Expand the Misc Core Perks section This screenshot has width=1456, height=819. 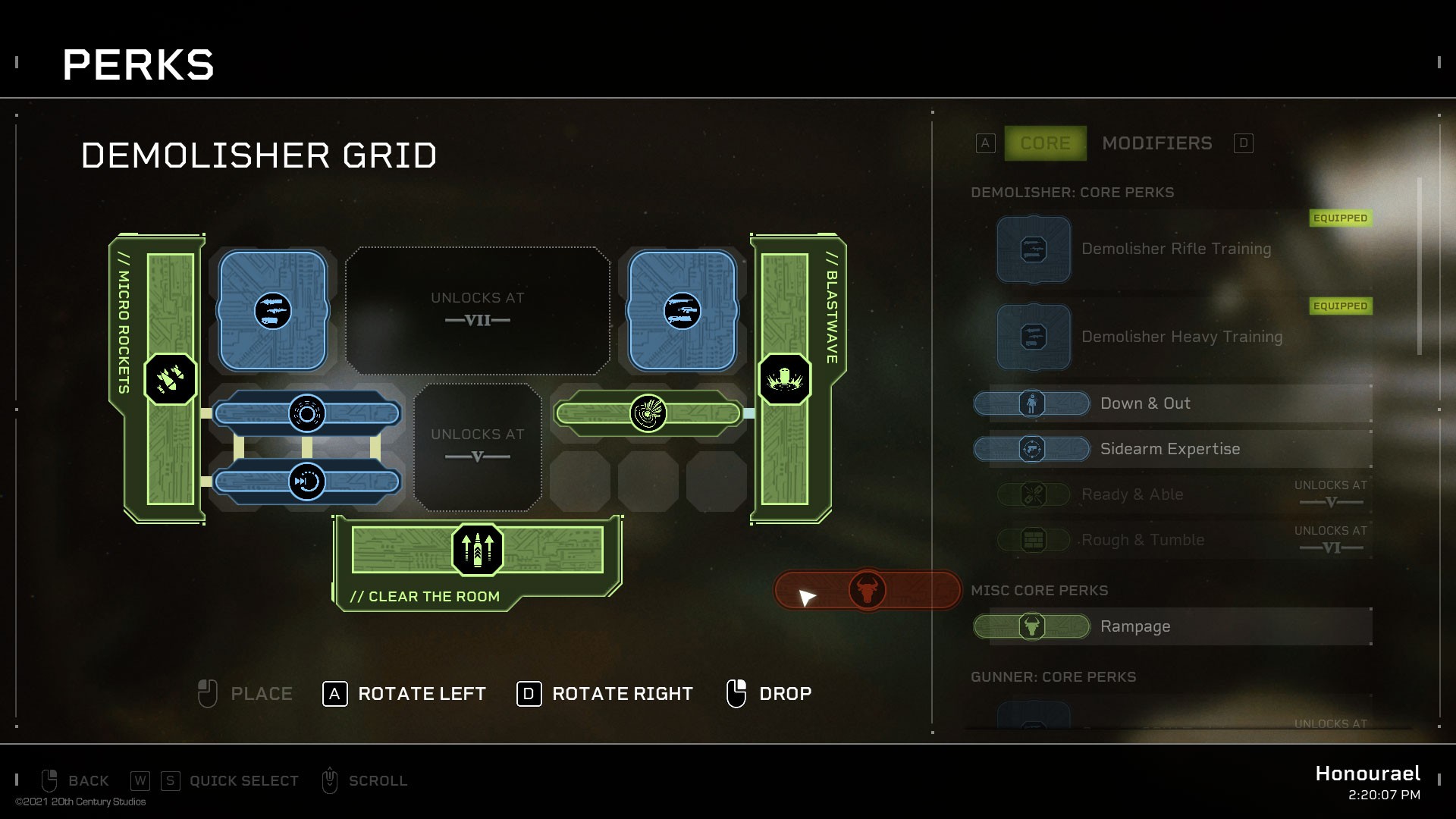click(1041, 590)
